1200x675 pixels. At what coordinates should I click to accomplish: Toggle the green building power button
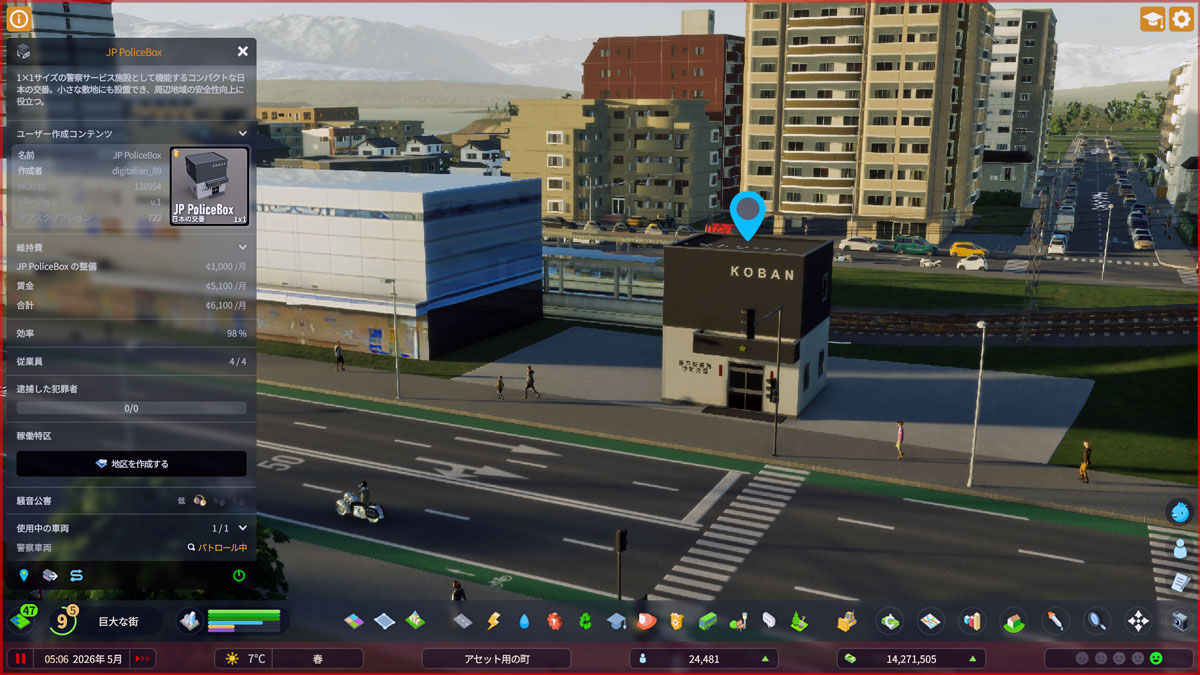click(x=239, y=575)
